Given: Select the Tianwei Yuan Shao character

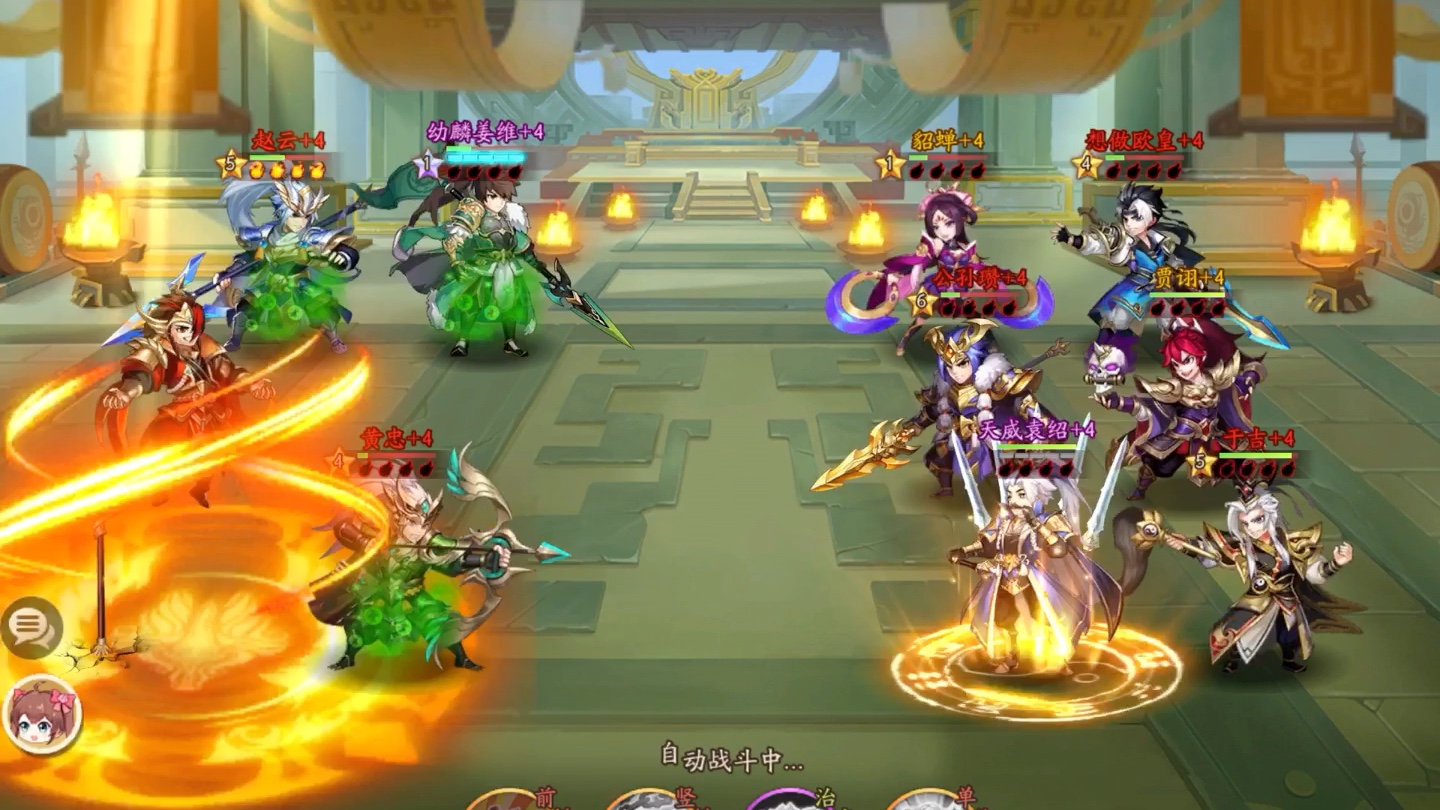Looking at the screenshot, I should (x=1020, y=570).
